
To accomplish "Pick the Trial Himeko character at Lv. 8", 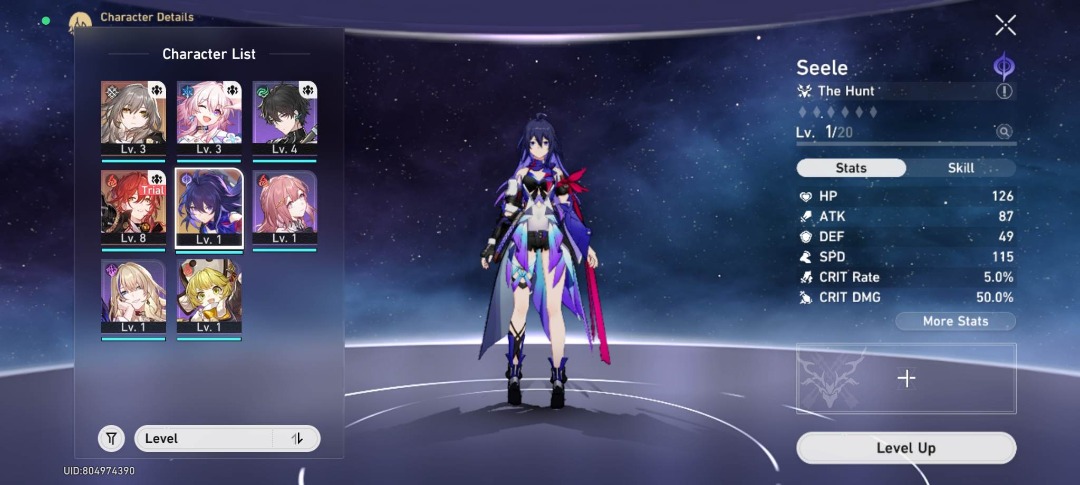I will [x=132, y=207].
